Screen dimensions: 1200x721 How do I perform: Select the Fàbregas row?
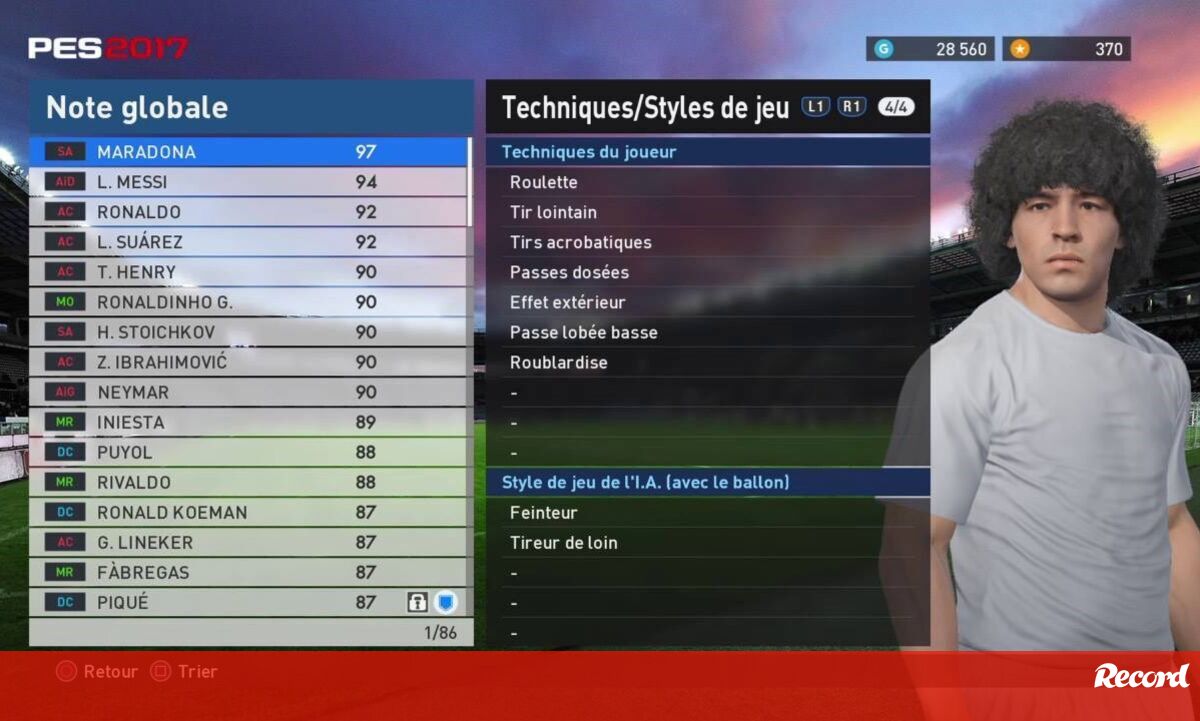point(250,572)
